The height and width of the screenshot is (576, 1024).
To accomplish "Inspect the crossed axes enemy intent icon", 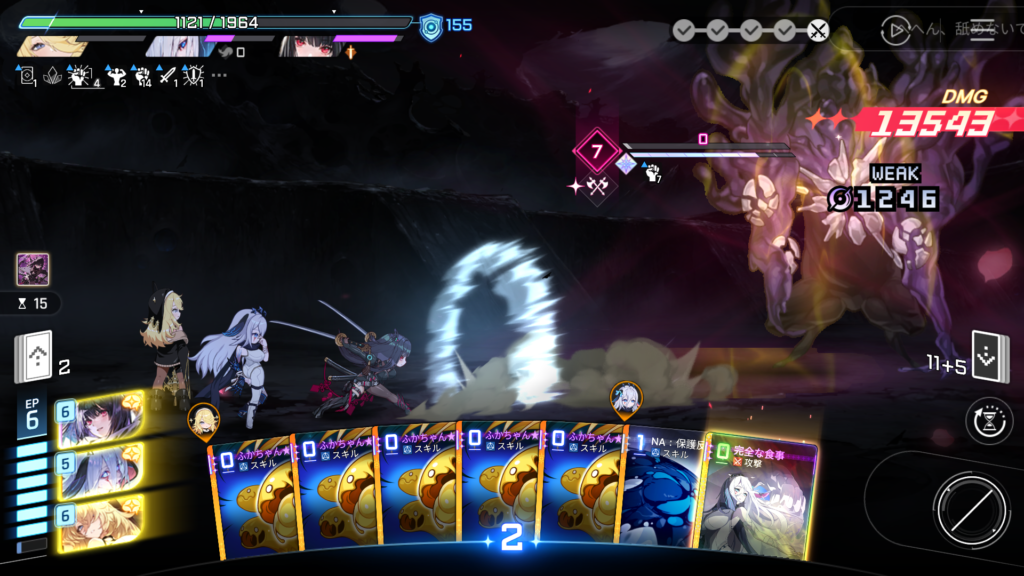I will coord(597,186).
